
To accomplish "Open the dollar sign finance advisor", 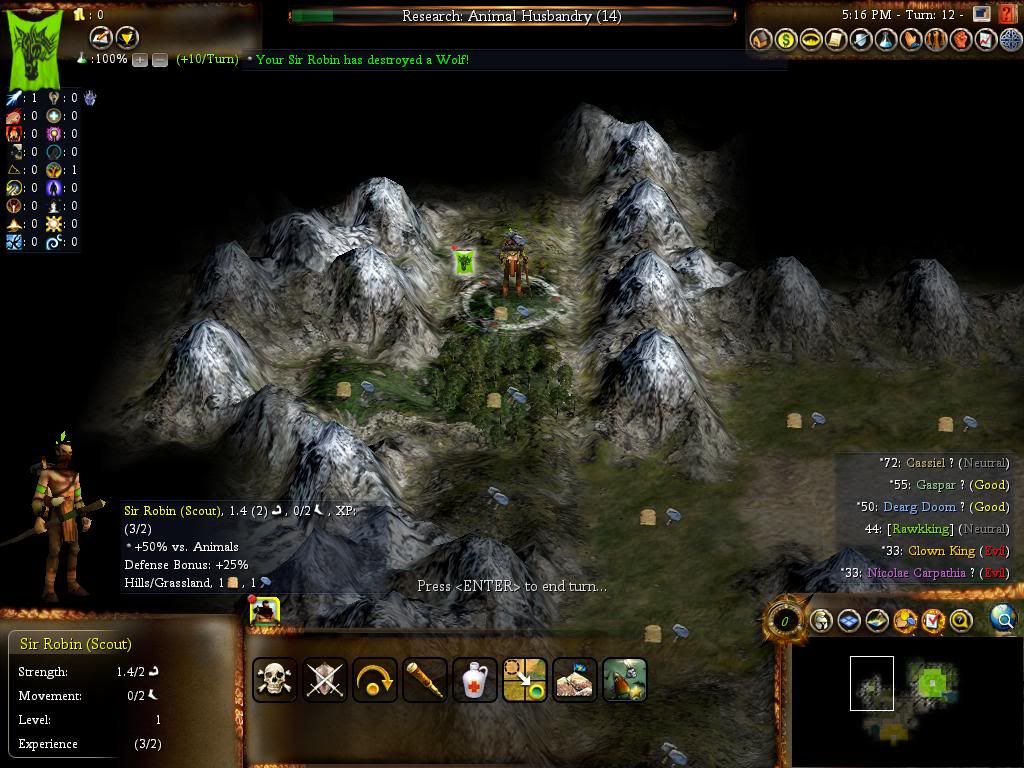I will click(x=786, y=40).
